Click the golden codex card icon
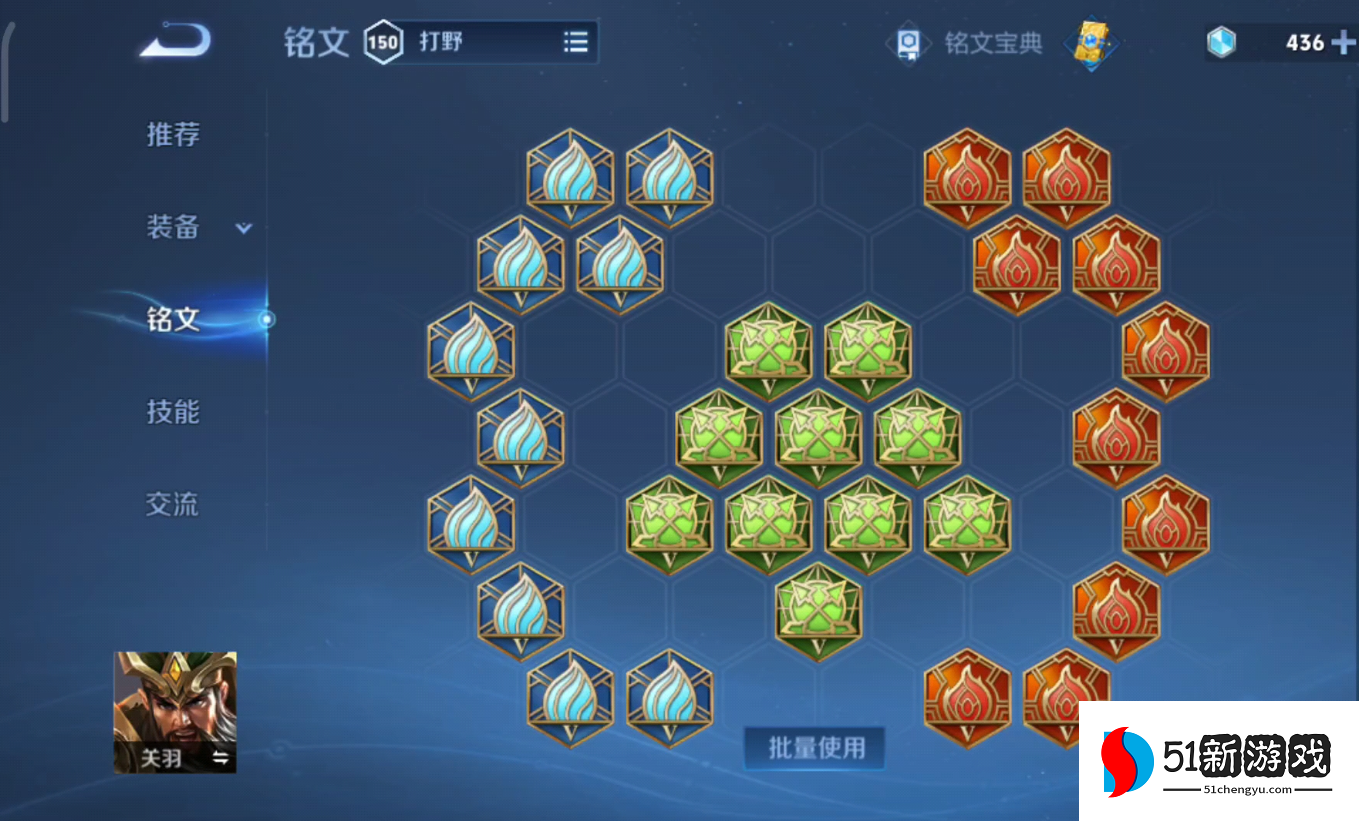 tap(1092, 44)
